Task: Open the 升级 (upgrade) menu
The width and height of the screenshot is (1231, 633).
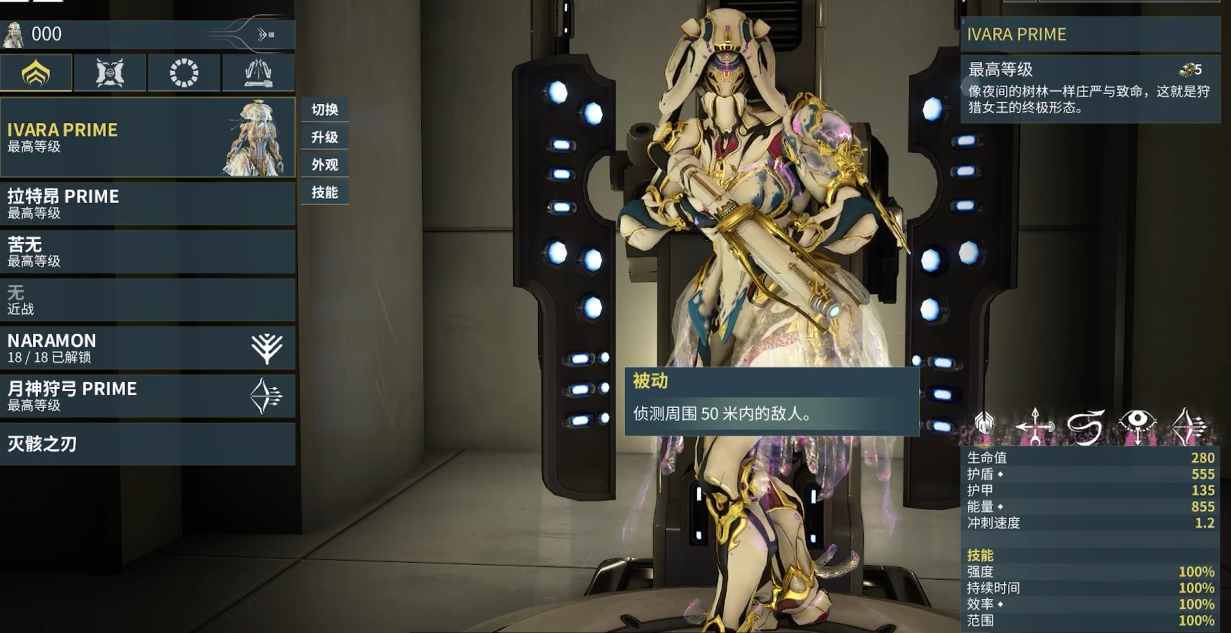Action: pos(325,137)
